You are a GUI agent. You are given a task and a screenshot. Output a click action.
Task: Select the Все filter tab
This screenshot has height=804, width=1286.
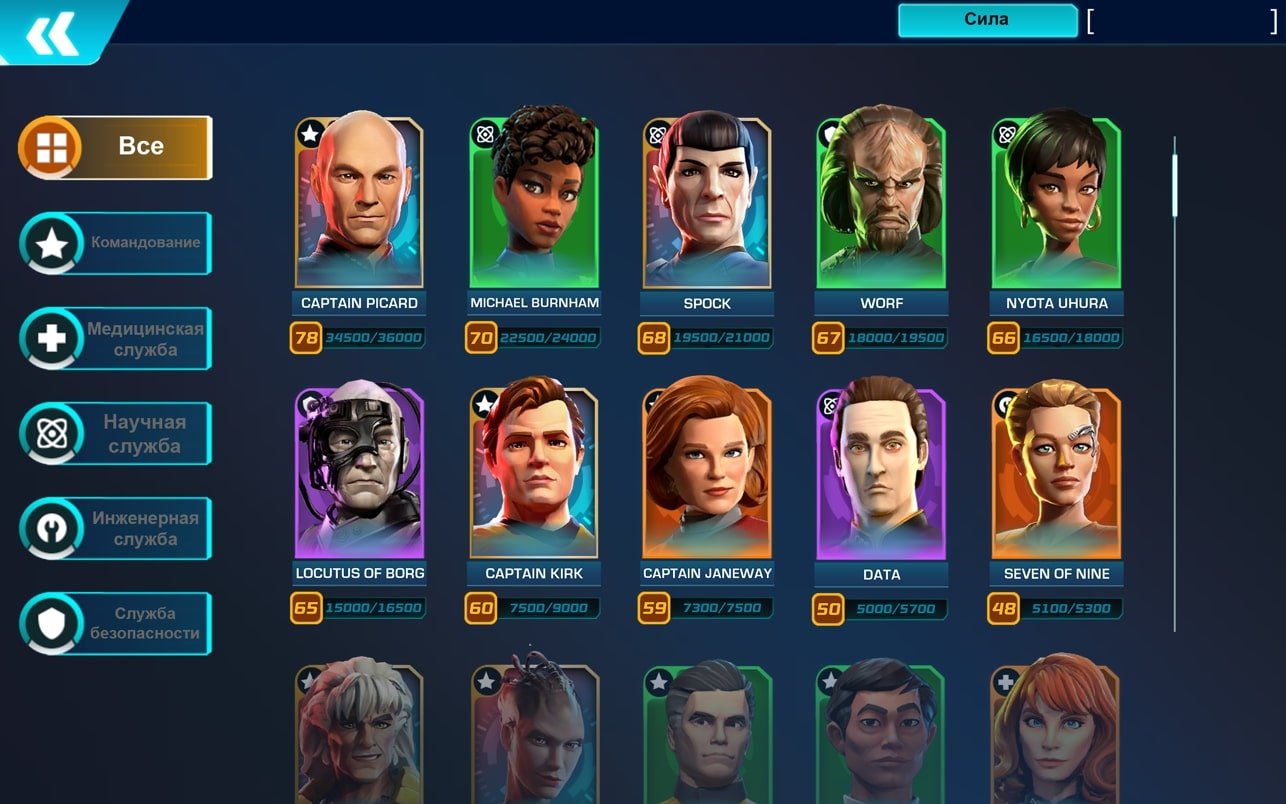point(116,147)
